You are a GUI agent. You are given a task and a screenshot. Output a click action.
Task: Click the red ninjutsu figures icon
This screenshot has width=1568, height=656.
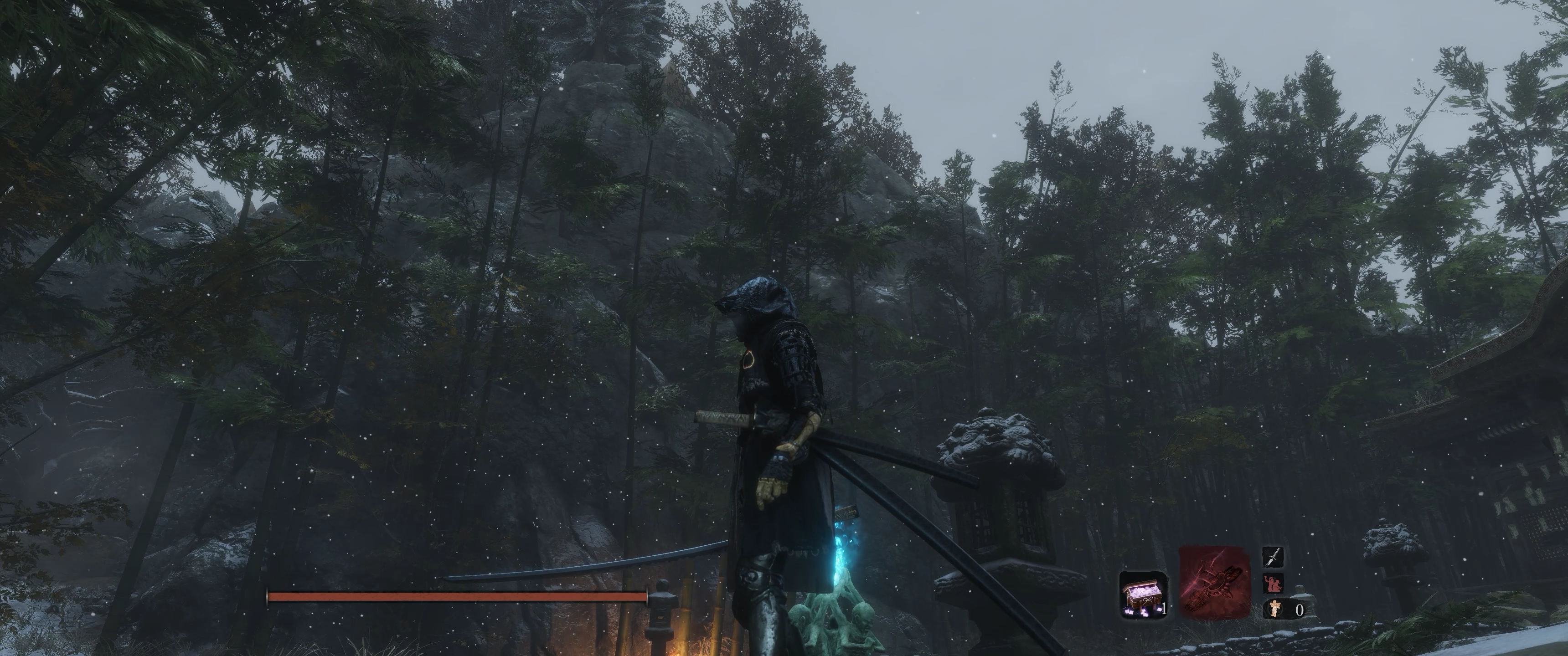[1272, 583]
